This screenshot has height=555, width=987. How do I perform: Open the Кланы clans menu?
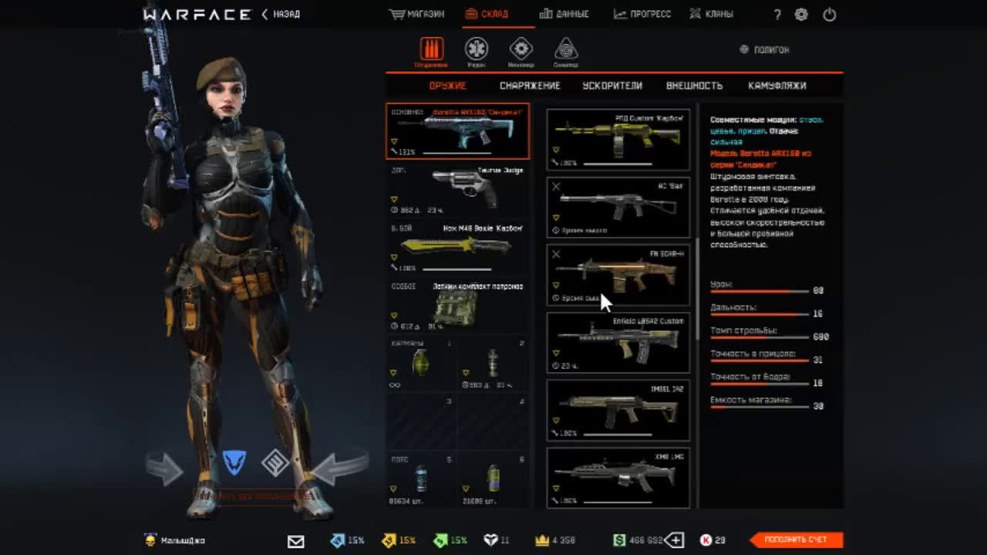coord(711,15)
